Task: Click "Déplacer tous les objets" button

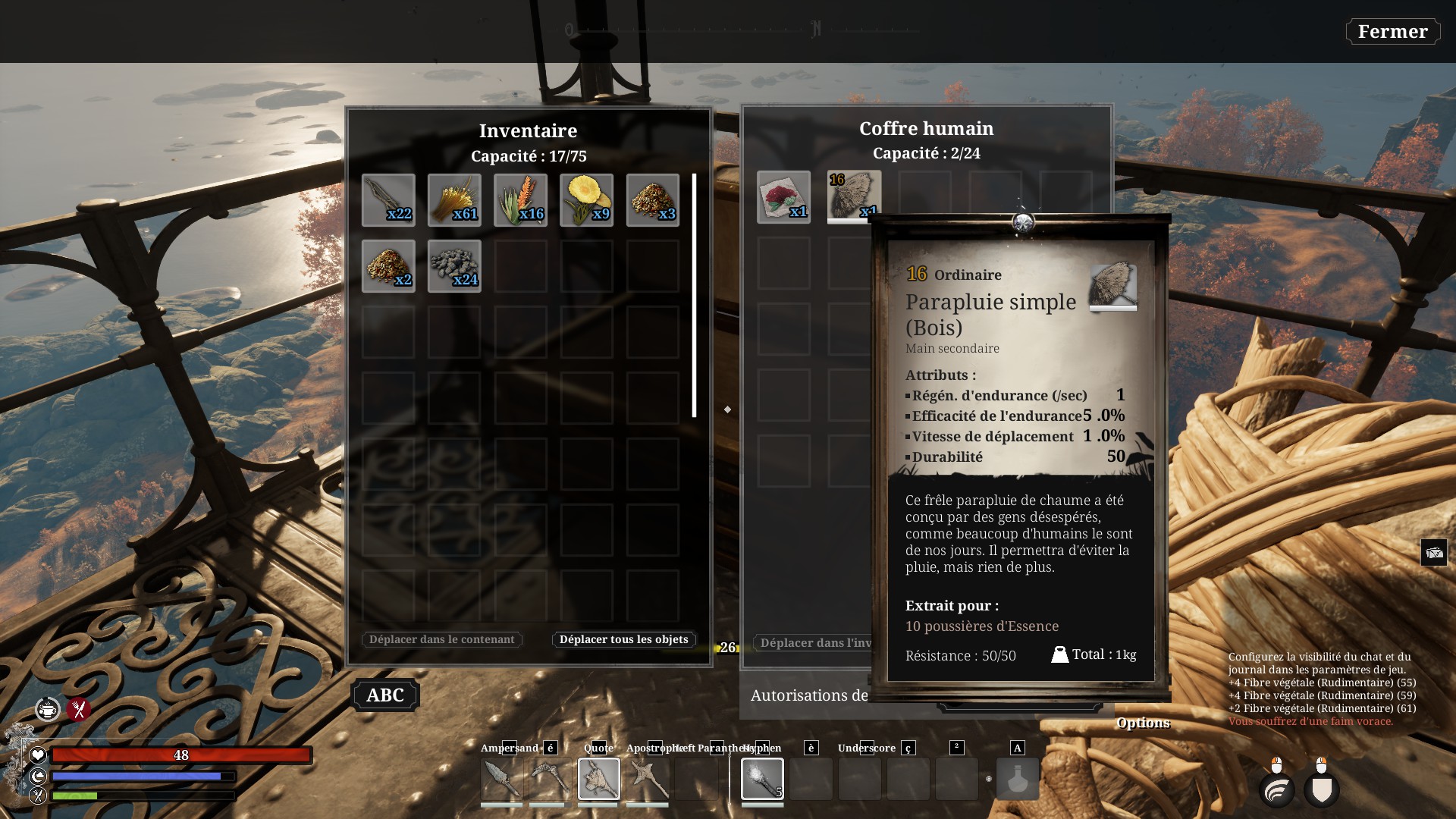Action: [x=623, y=639]
